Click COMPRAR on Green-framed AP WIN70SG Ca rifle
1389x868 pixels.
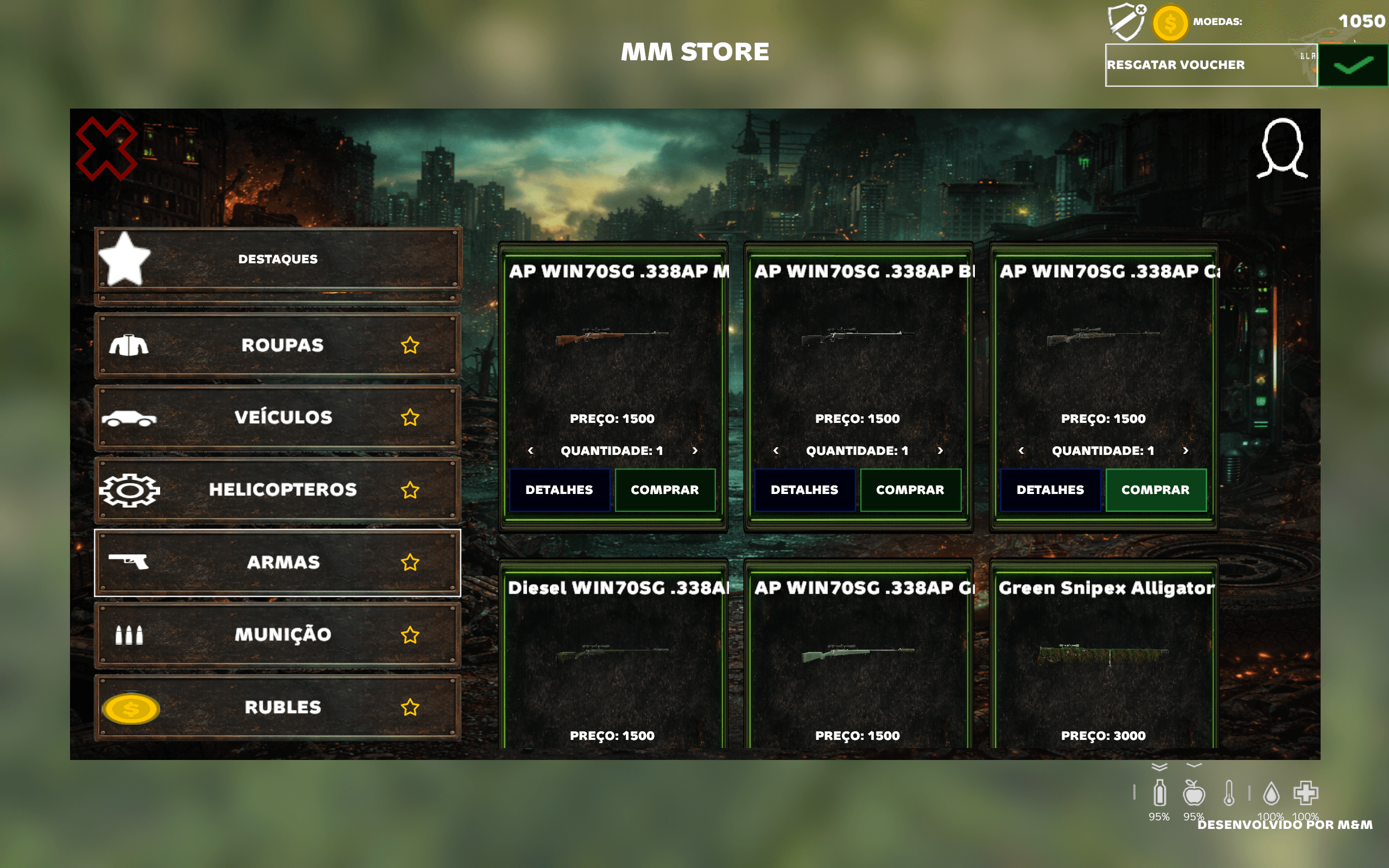point(1157,490)
